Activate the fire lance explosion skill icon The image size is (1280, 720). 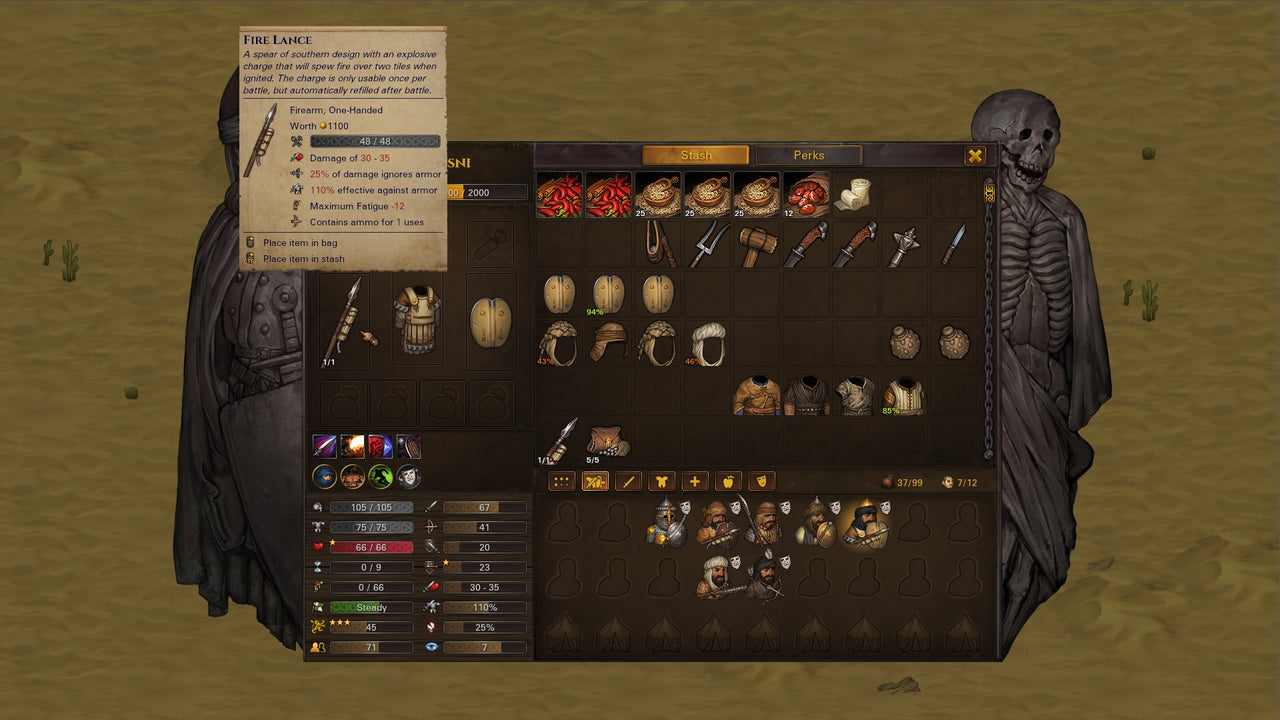(x=352, y=447)
